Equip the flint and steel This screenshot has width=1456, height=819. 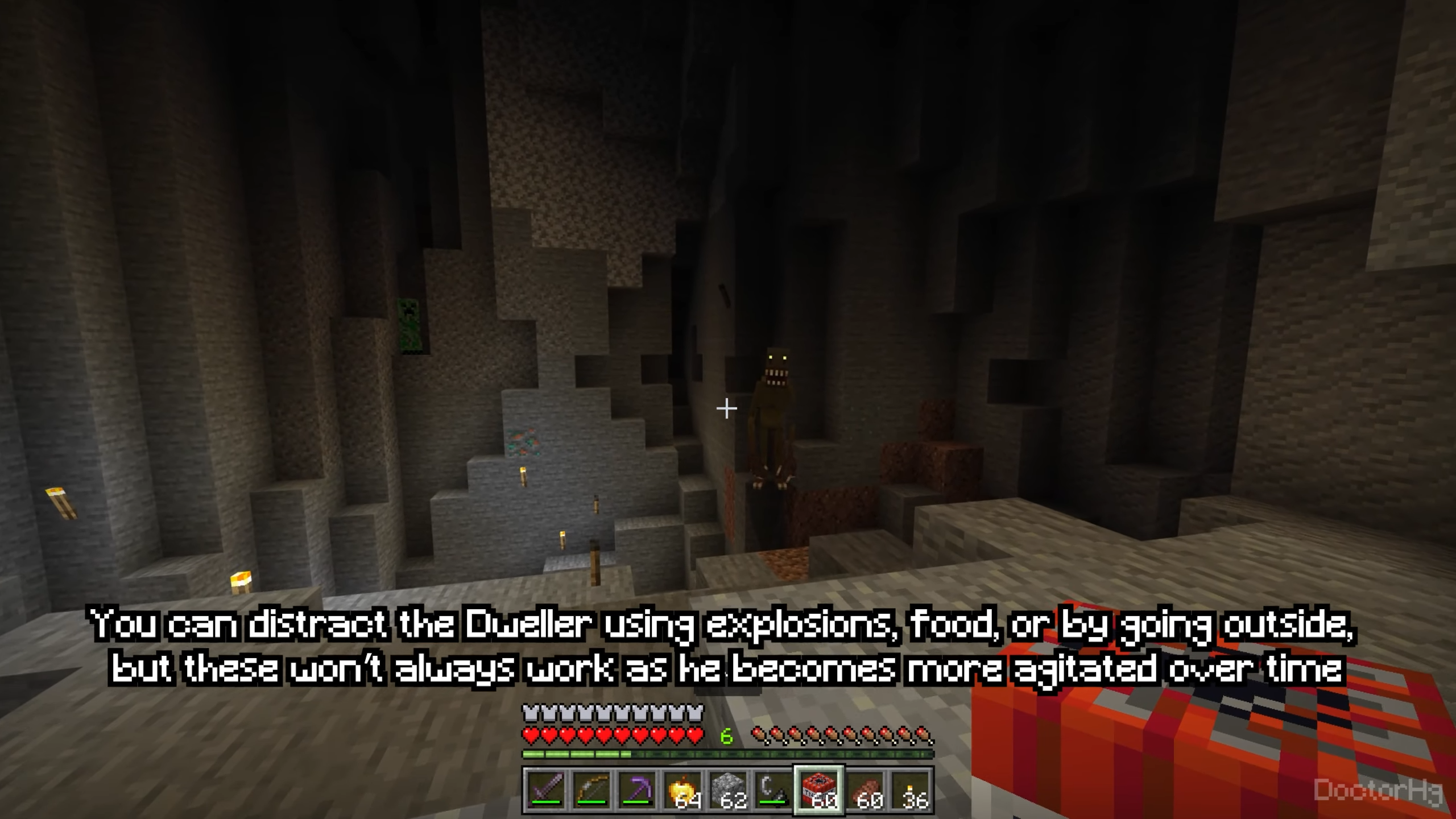(x=774, y=790)
